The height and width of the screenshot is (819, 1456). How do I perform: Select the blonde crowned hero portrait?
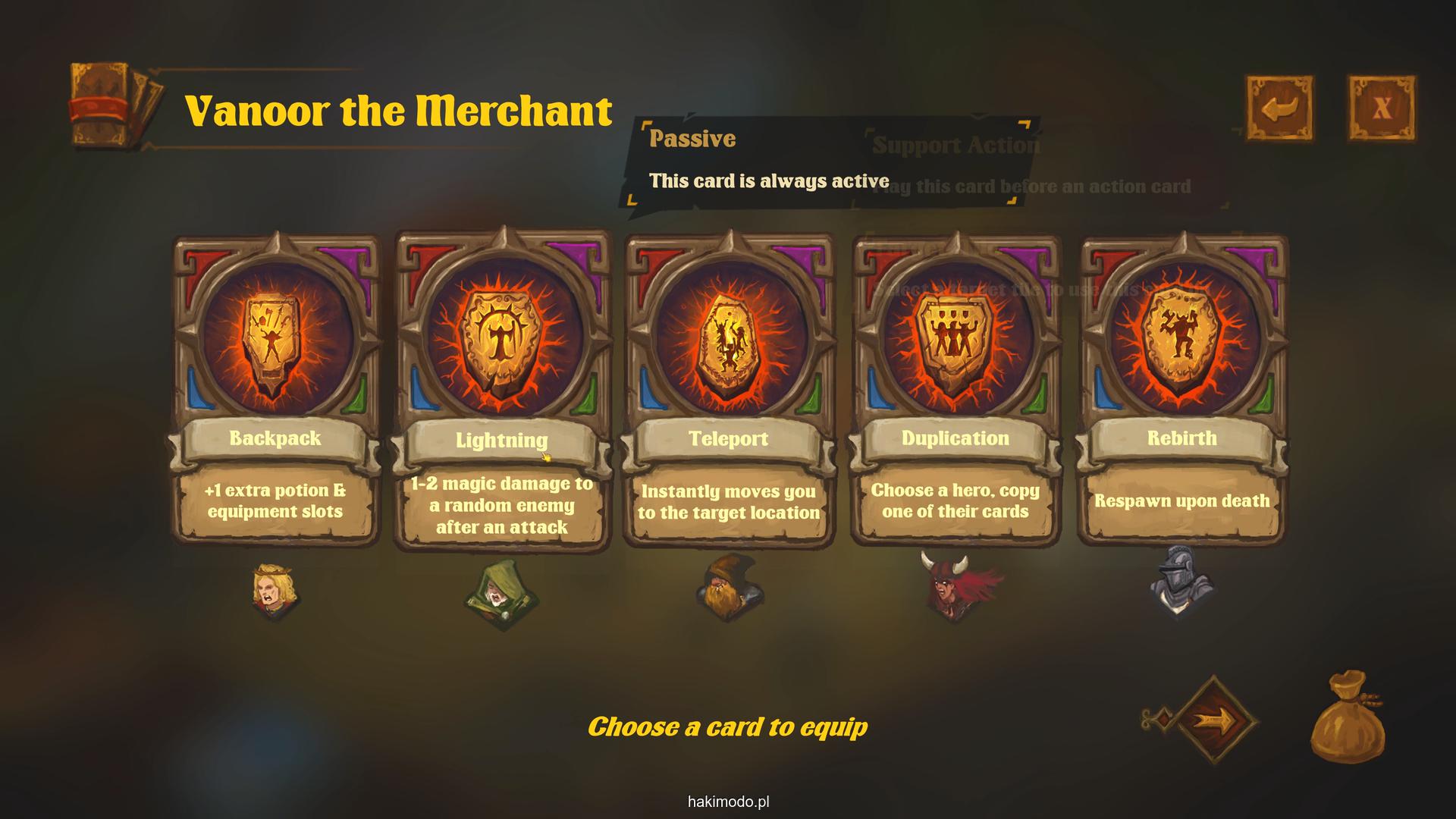coord(275,590)
